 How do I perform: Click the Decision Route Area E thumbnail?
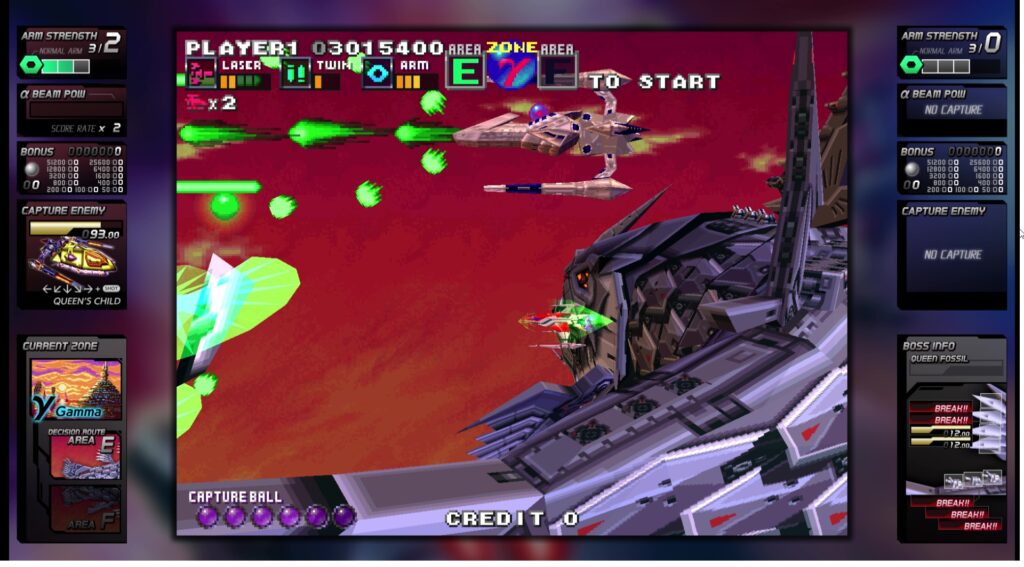tap(85, 455)
